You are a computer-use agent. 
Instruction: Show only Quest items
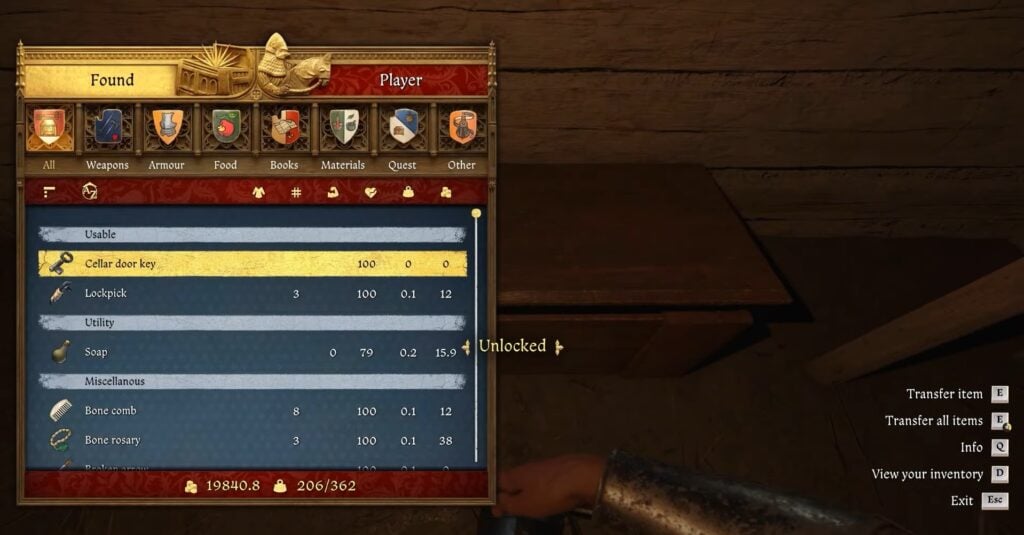(402, 130)
